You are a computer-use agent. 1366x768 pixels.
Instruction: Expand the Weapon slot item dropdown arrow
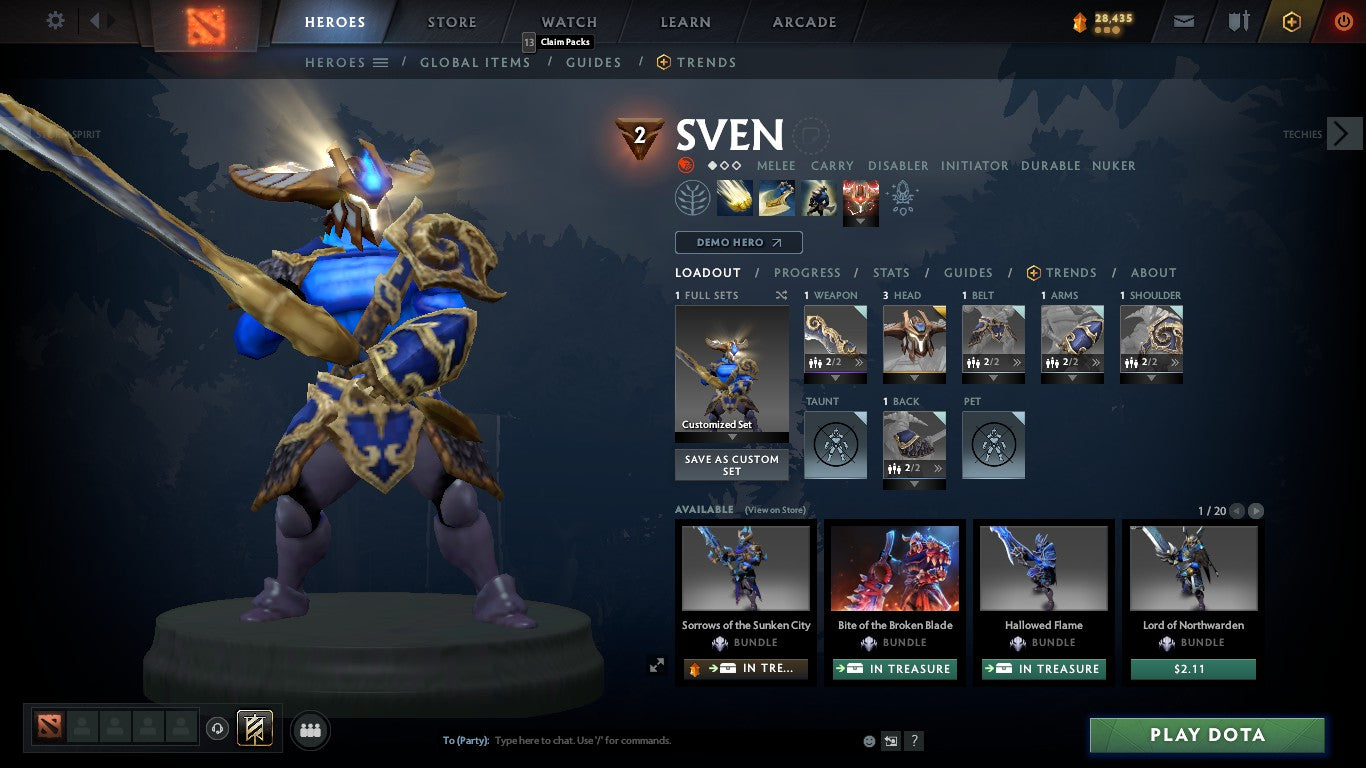pos(835,379)
